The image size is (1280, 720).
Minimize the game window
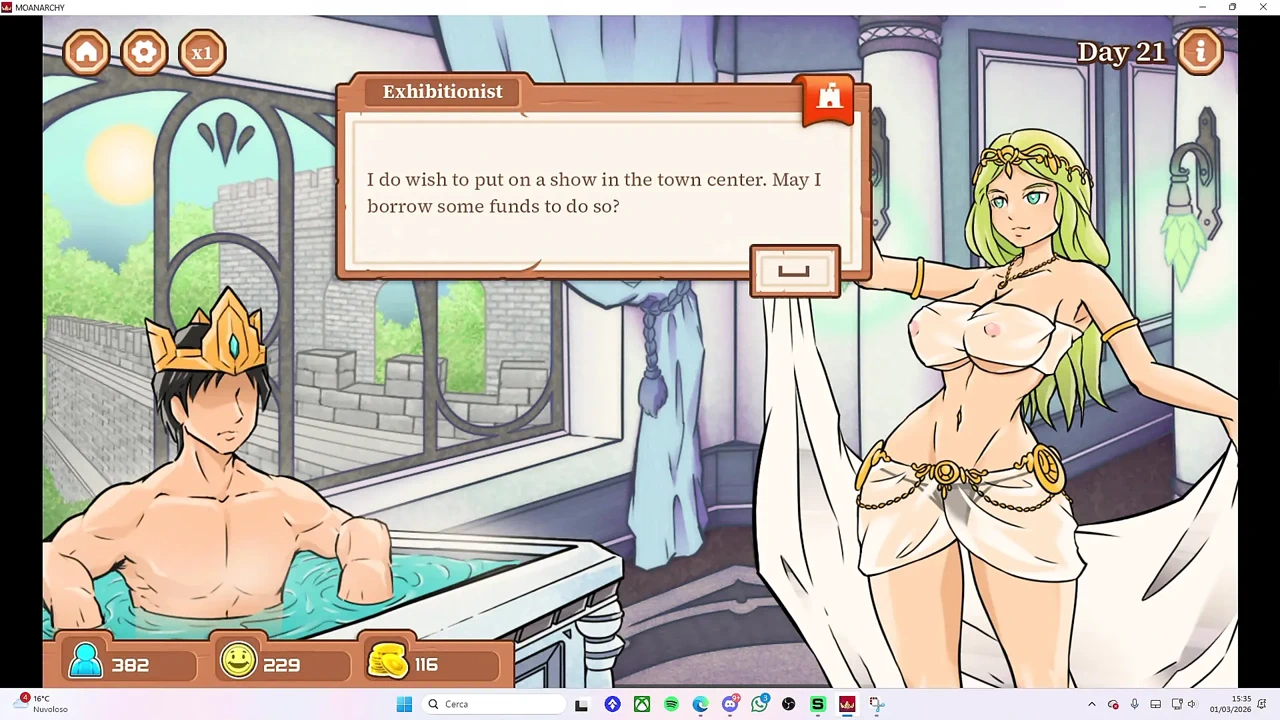(x=1202, y=7)
